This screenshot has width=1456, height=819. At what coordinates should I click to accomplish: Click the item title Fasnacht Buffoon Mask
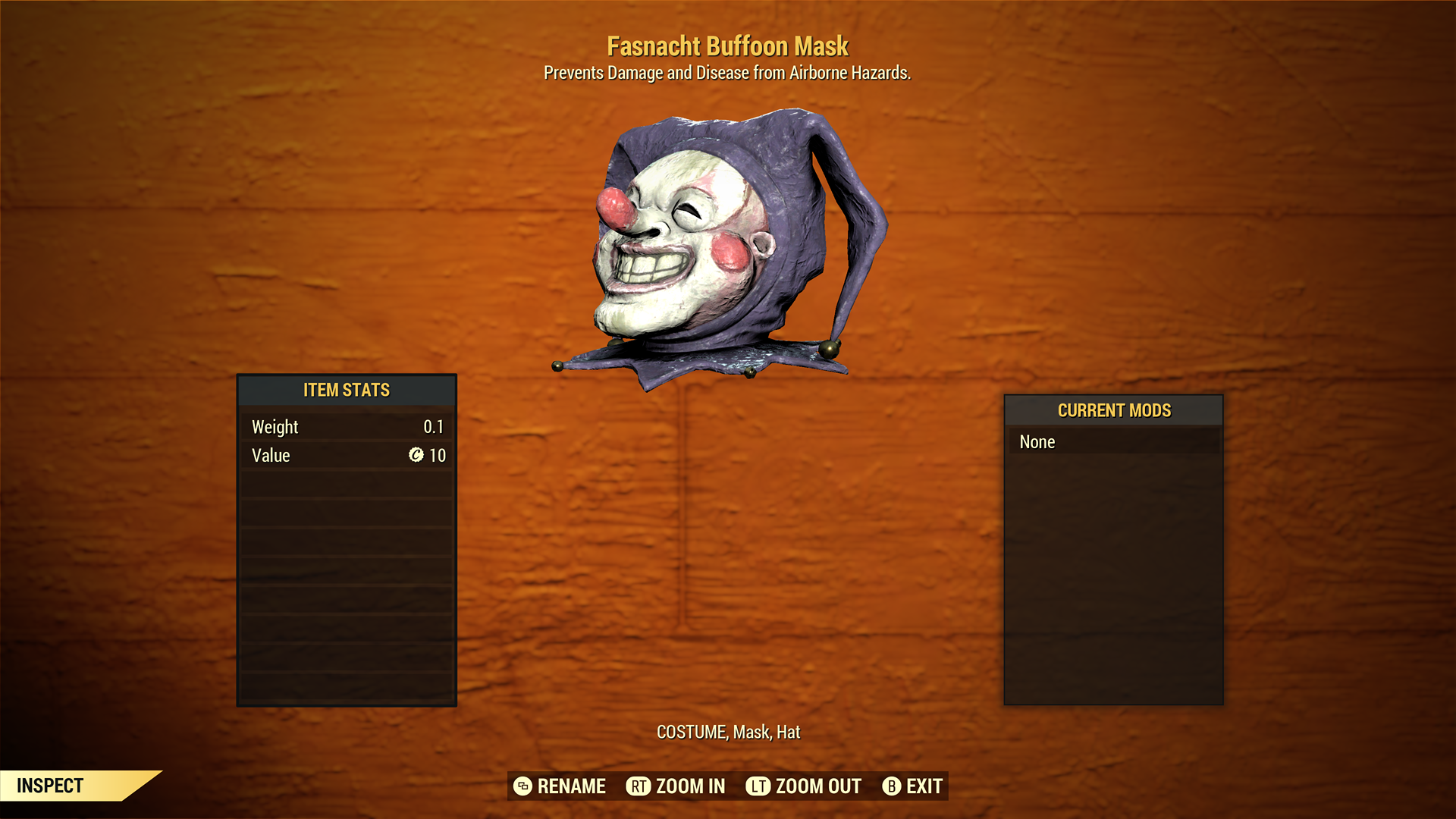tap(727, 46)
